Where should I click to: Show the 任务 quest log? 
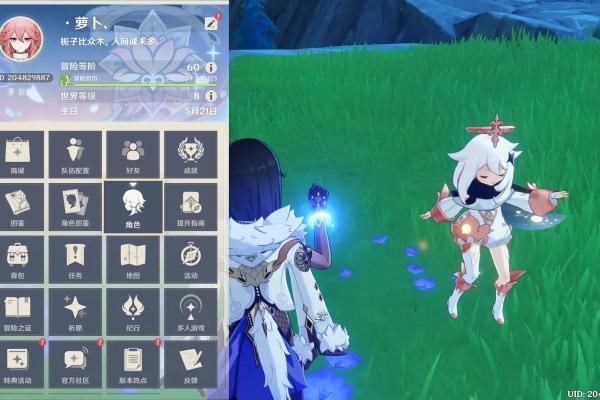(x=75, y=258)
